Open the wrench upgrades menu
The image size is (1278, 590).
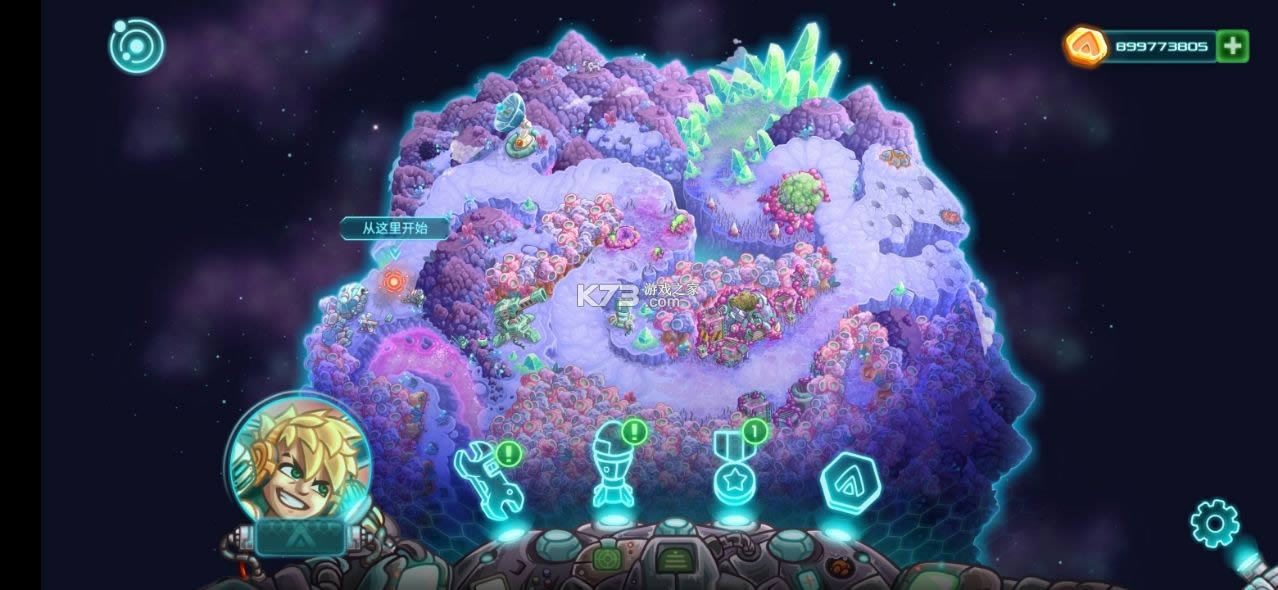pos(488,479)
